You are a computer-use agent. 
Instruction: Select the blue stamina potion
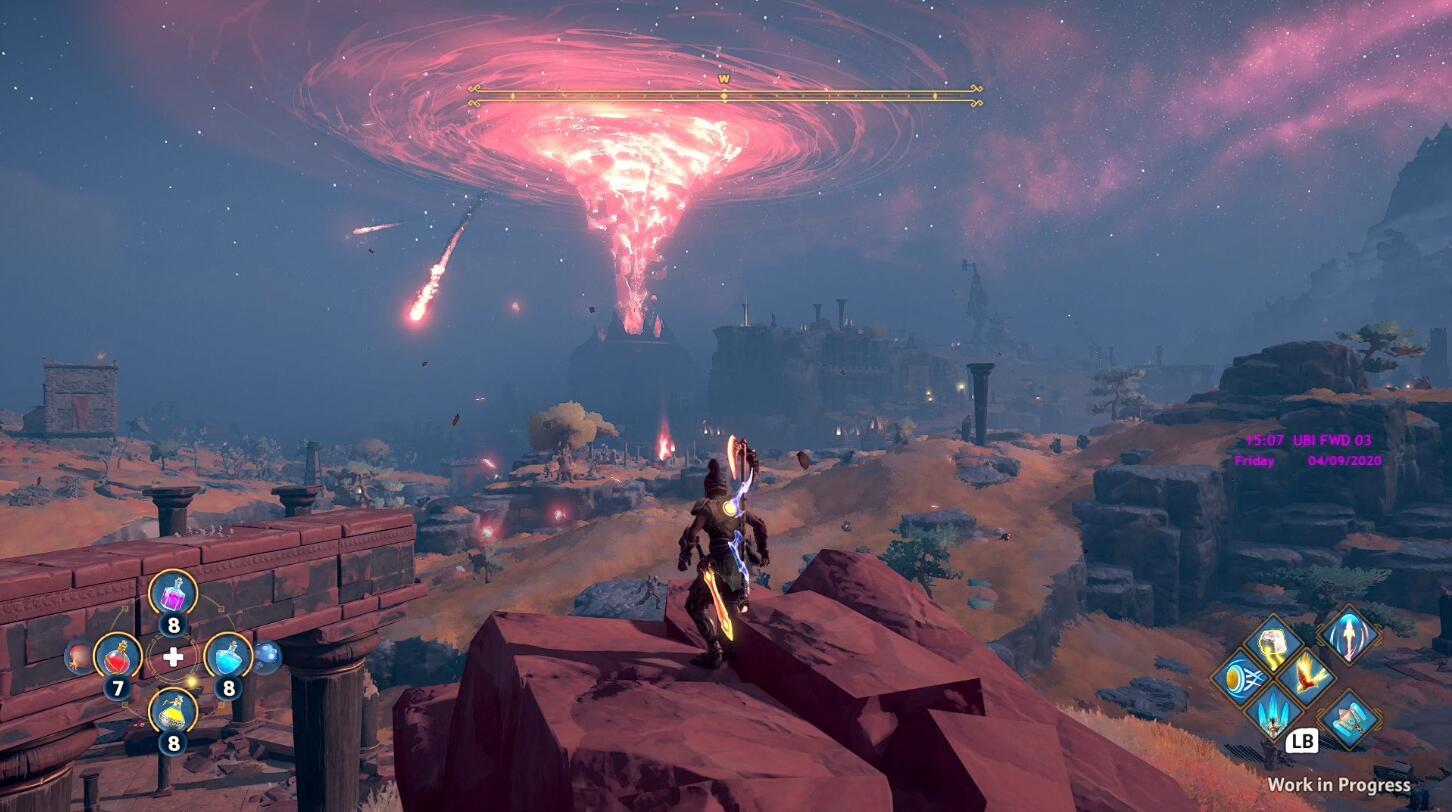coord(228,656)
